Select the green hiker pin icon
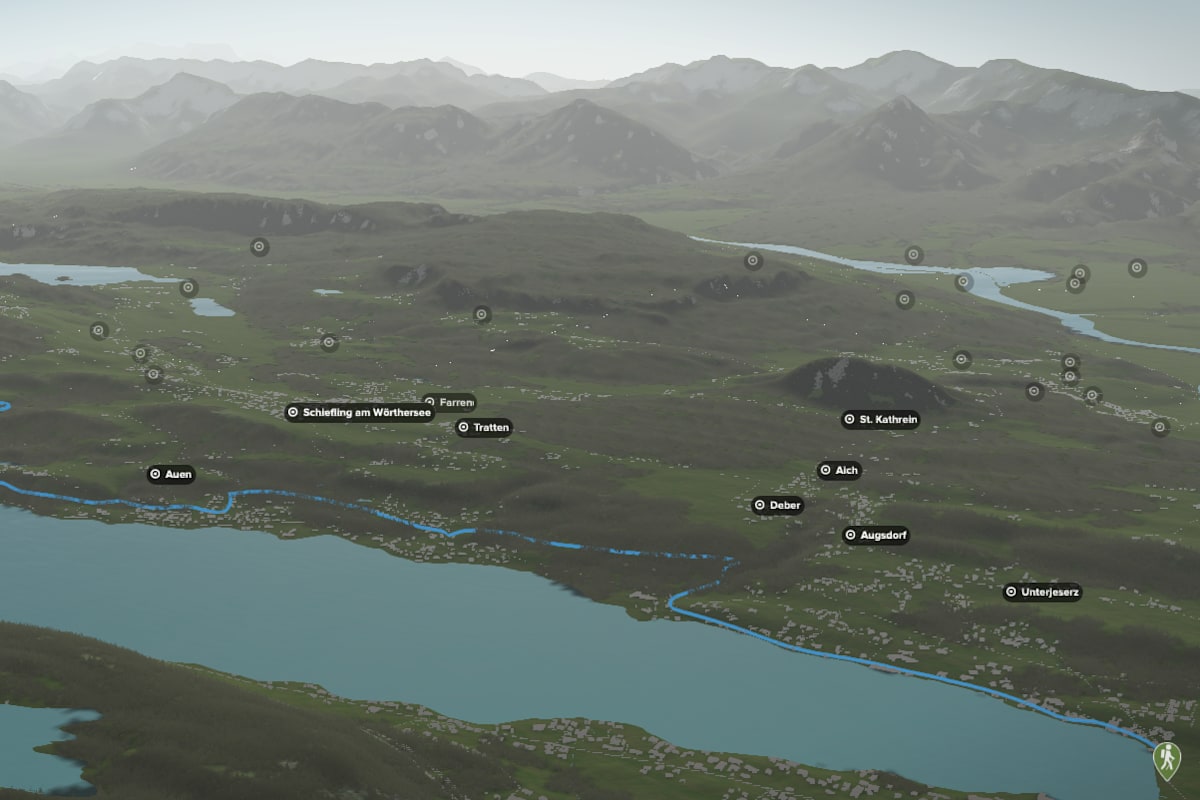Image resolution: width=1200 pixels, height=800 pixels. coord(1165,758)
